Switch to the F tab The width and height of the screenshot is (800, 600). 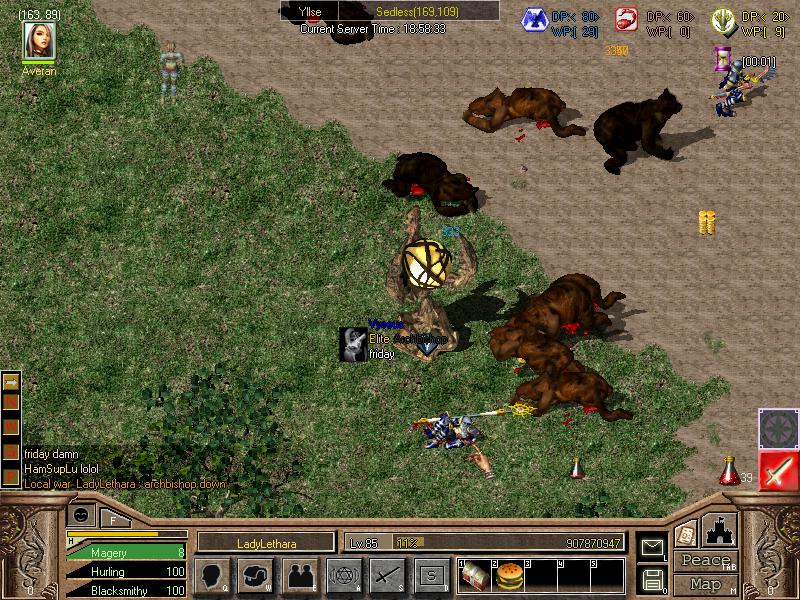point(114,518)
